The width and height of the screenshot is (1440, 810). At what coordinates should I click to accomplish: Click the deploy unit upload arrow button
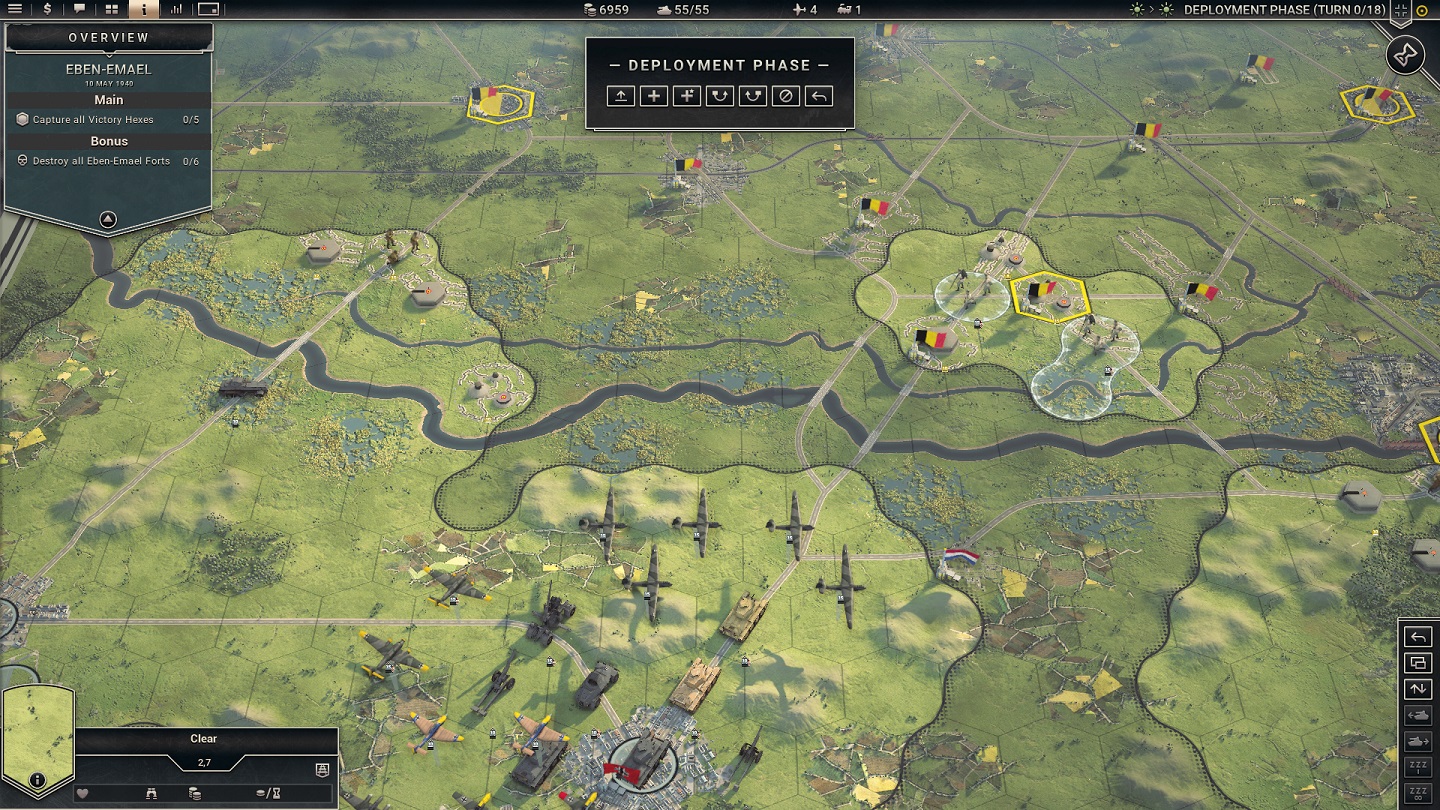621,96
